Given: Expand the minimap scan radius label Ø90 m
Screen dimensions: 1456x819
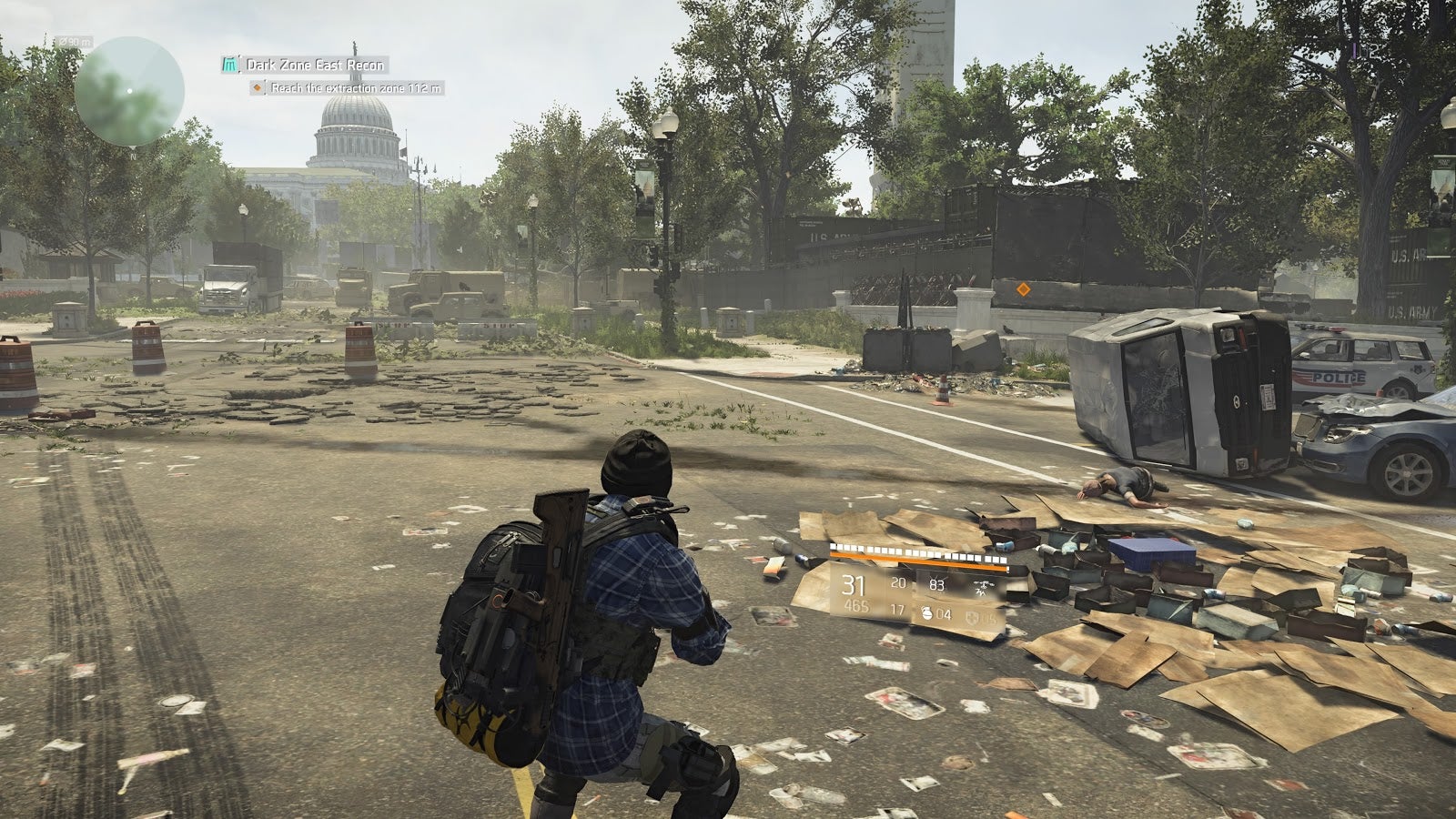Looking at the screenshot, I should [72, 42].
